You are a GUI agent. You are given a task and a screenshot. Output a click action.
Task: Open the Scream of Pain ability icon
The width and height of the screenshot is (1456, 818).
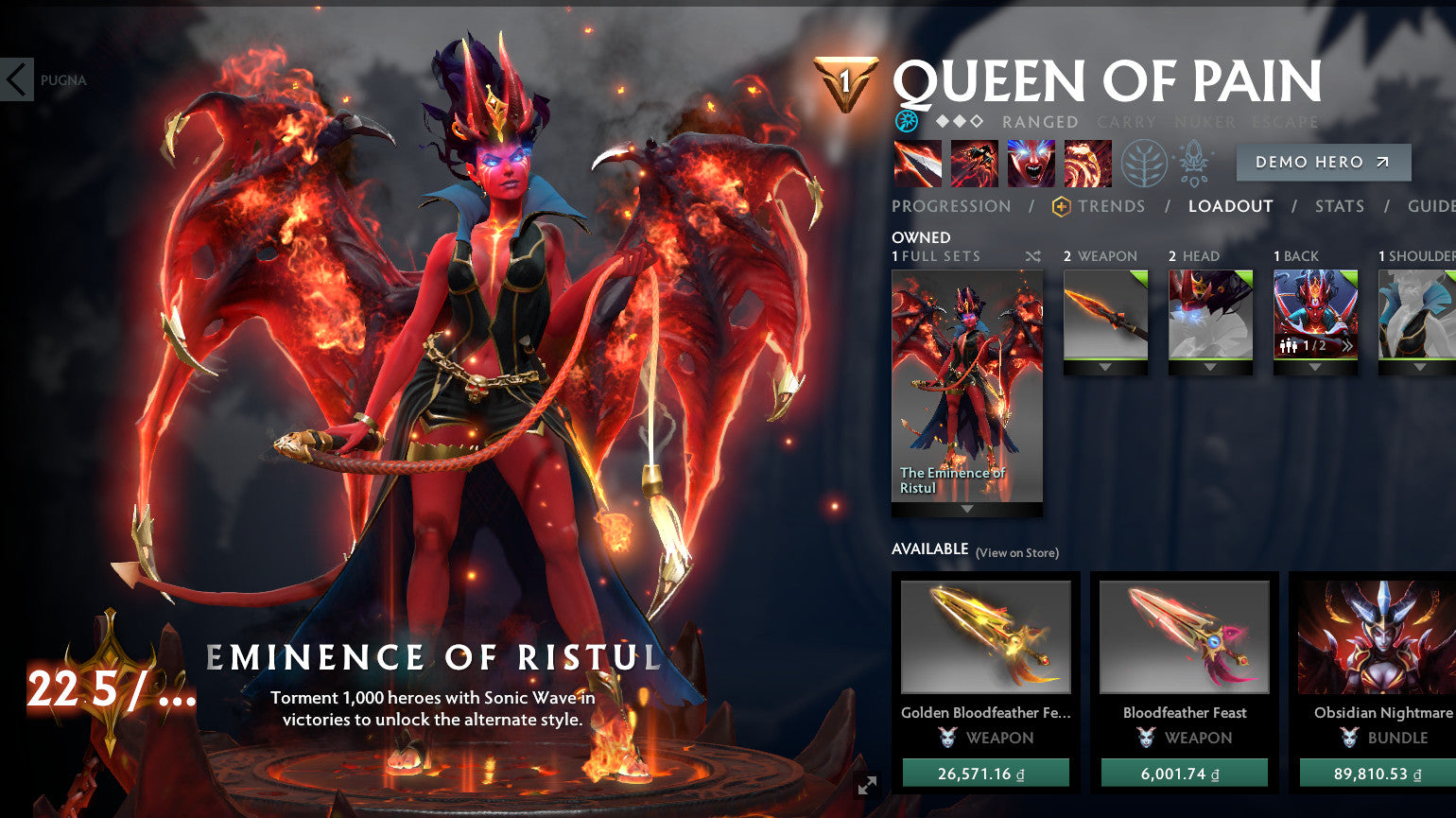[x=1031, y=163]
